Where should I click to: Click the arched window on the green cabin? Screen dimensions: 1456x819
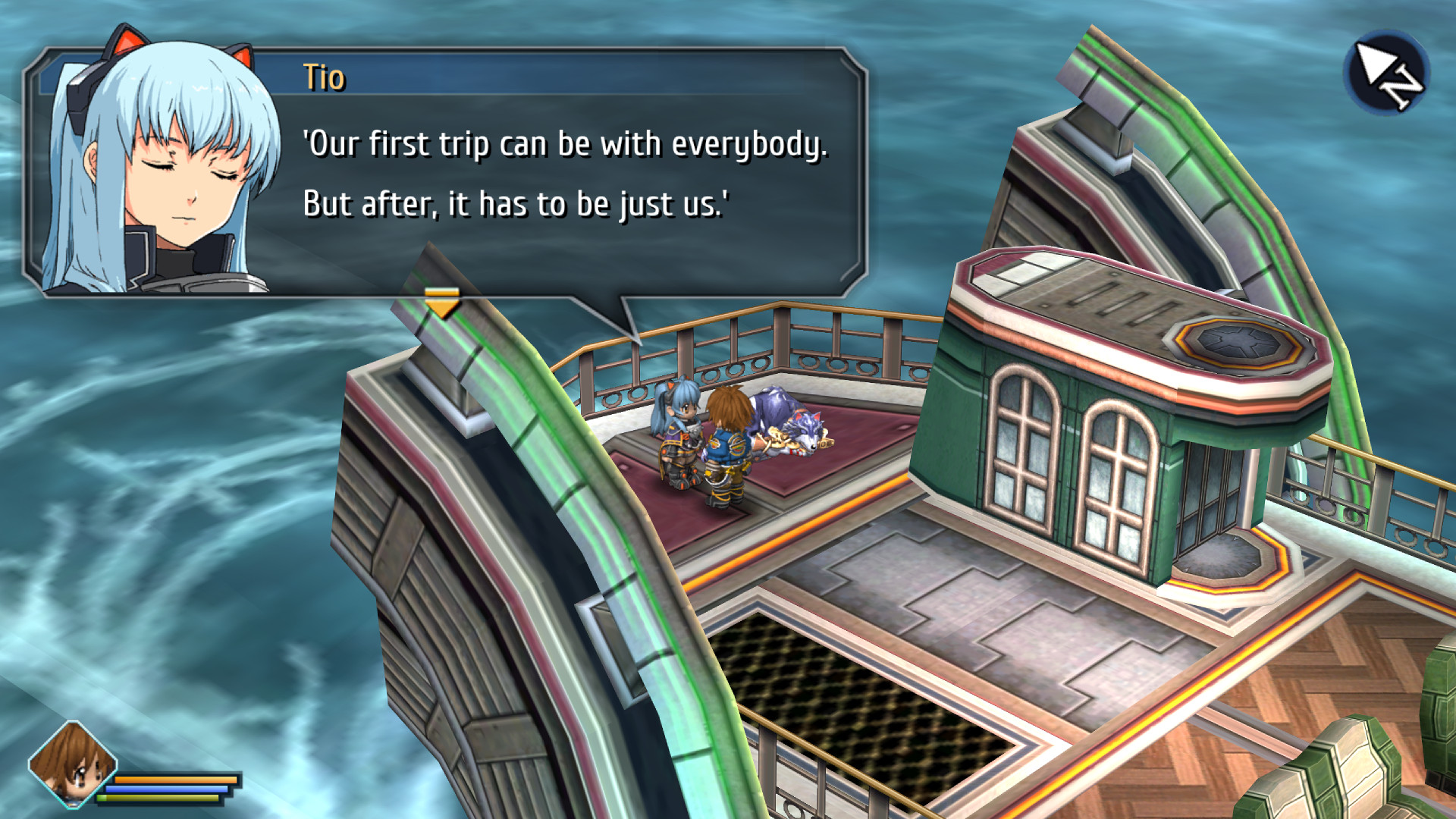pyautogui.click(x=1021, y=447)
